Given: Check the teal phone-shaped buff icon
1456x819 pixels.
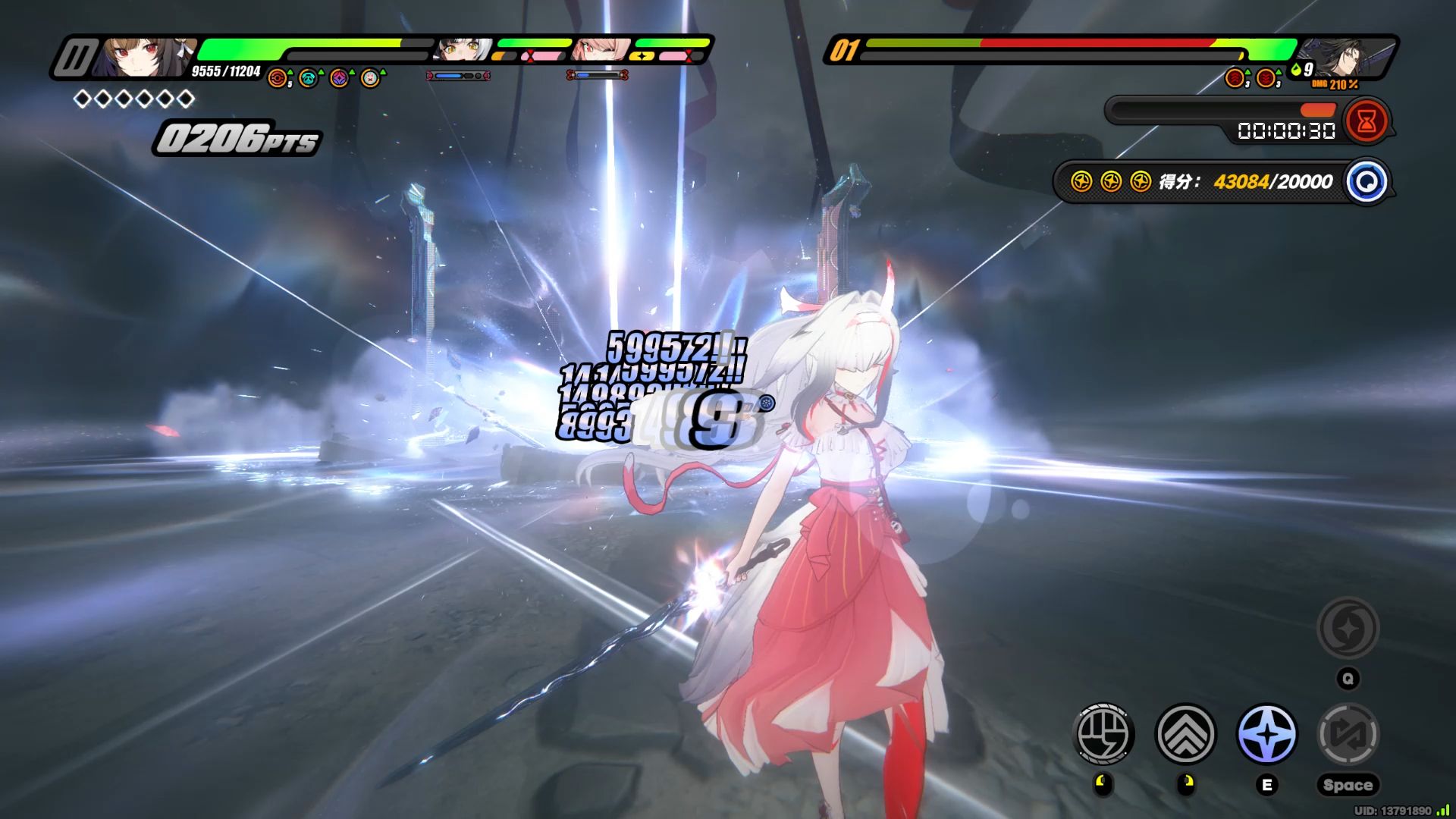Looking at the screenshot, I should [309, 78].
